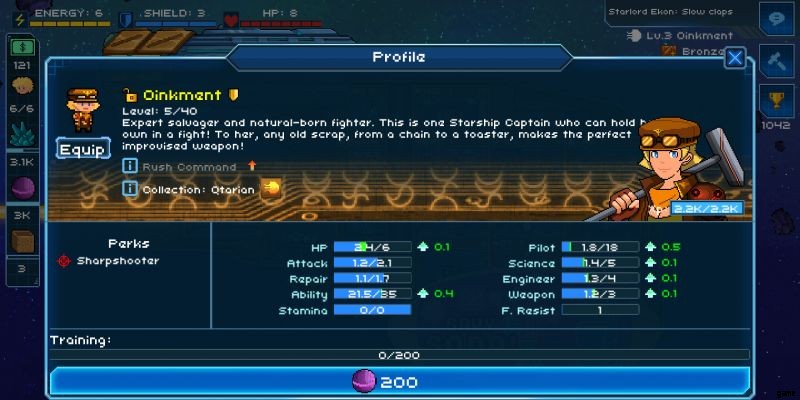Select the purple gas orb resource icon

click(x=22, y=188)
